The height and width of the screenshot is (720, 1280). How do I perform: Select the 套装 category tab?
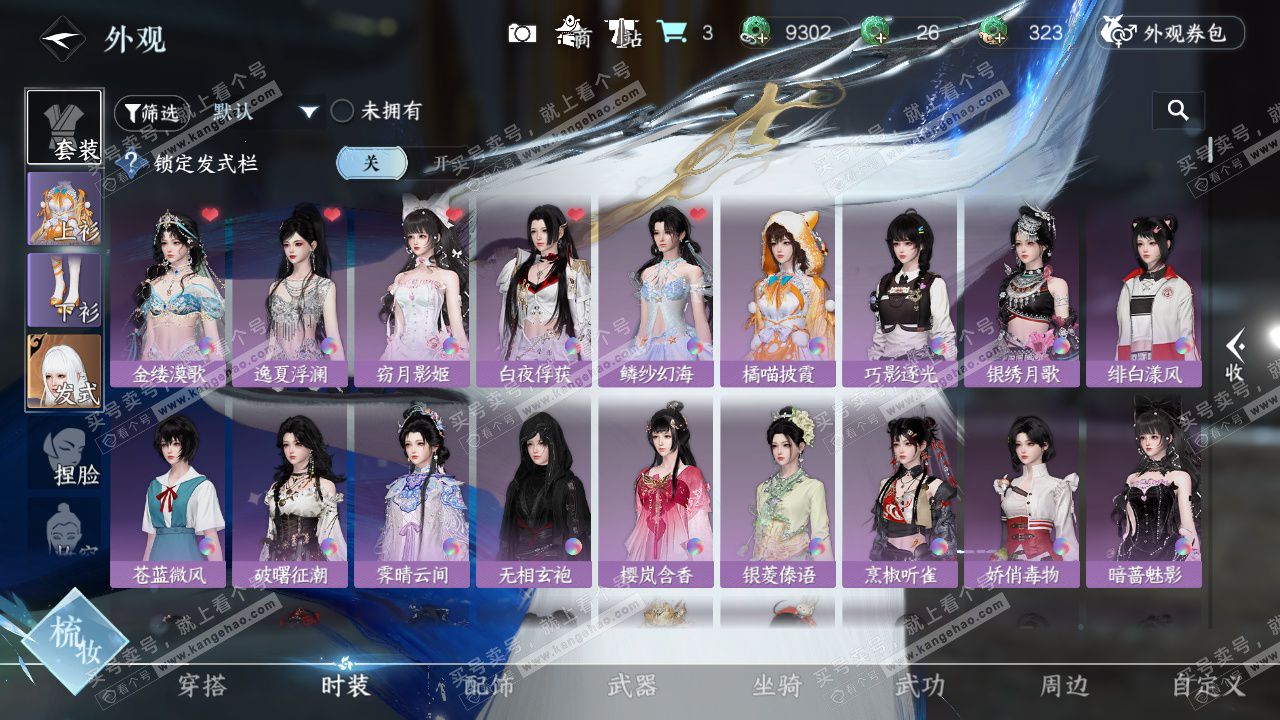(x=64, y=127)
